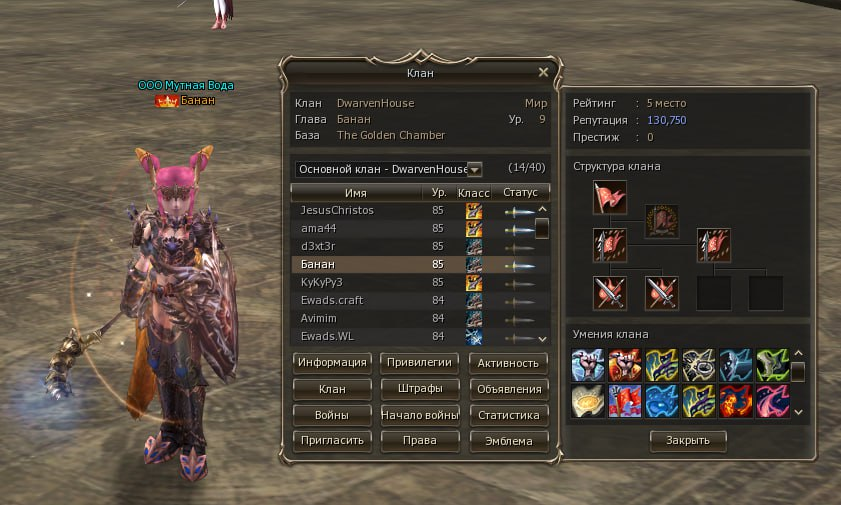
Task: Open the Штрафы button
Action: [x=420, y=388]
